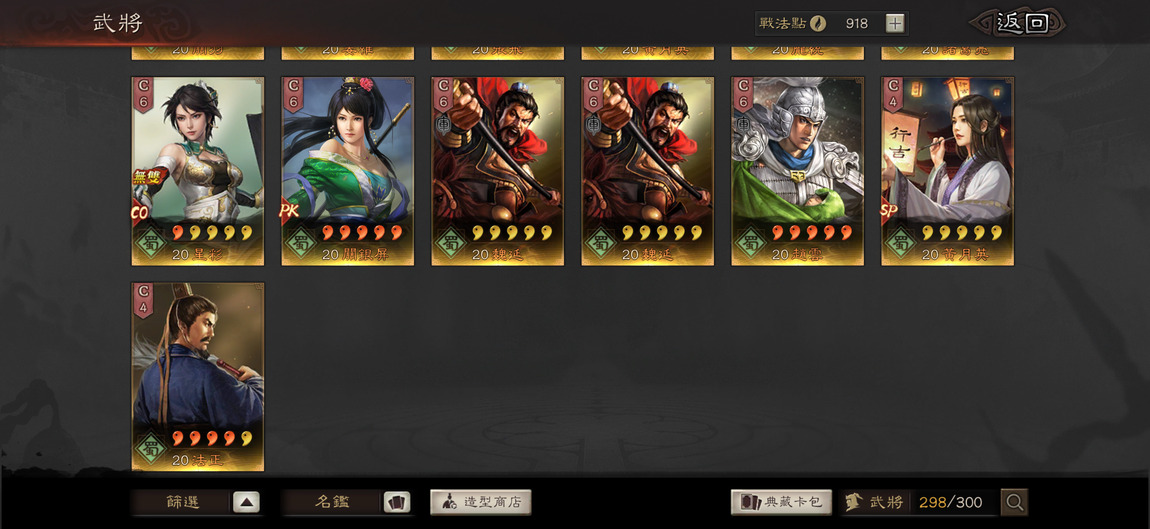Screen dimensions: 1150x529
Task: Select the 星彩 general card
Action: coord(198,171)
